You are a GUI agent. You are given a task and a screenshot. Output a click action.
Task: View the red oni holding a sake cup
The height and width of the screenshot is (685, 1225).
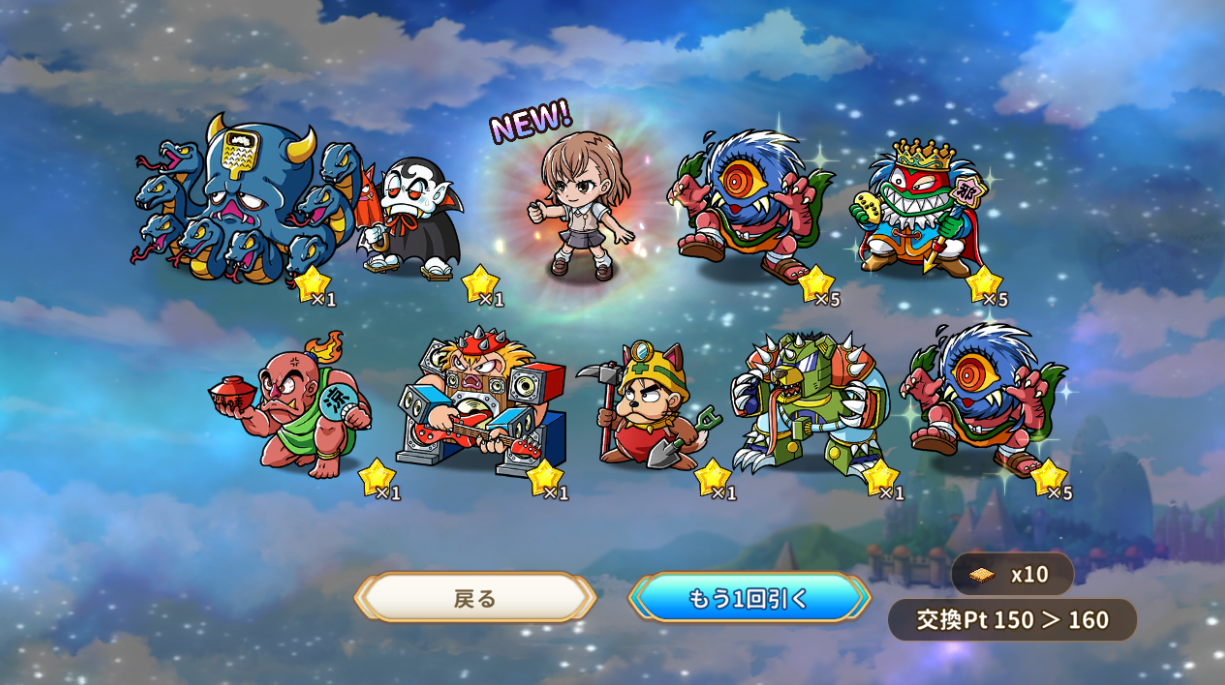pyautogui.click(x=293, y=407)
